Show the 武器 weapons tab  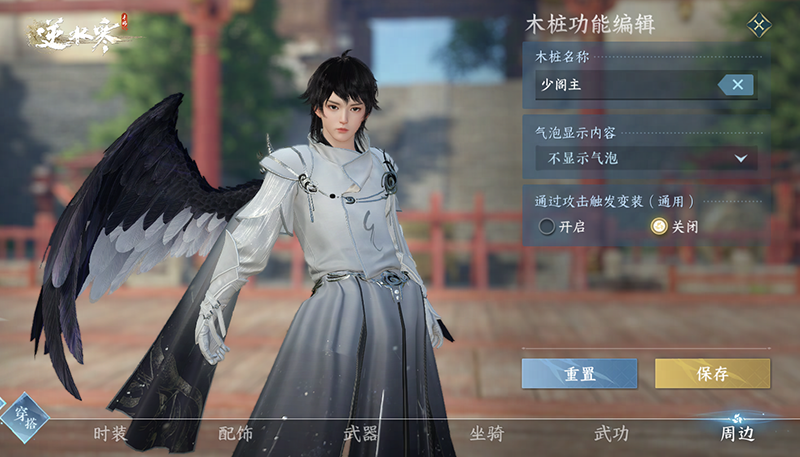[360, 434]
